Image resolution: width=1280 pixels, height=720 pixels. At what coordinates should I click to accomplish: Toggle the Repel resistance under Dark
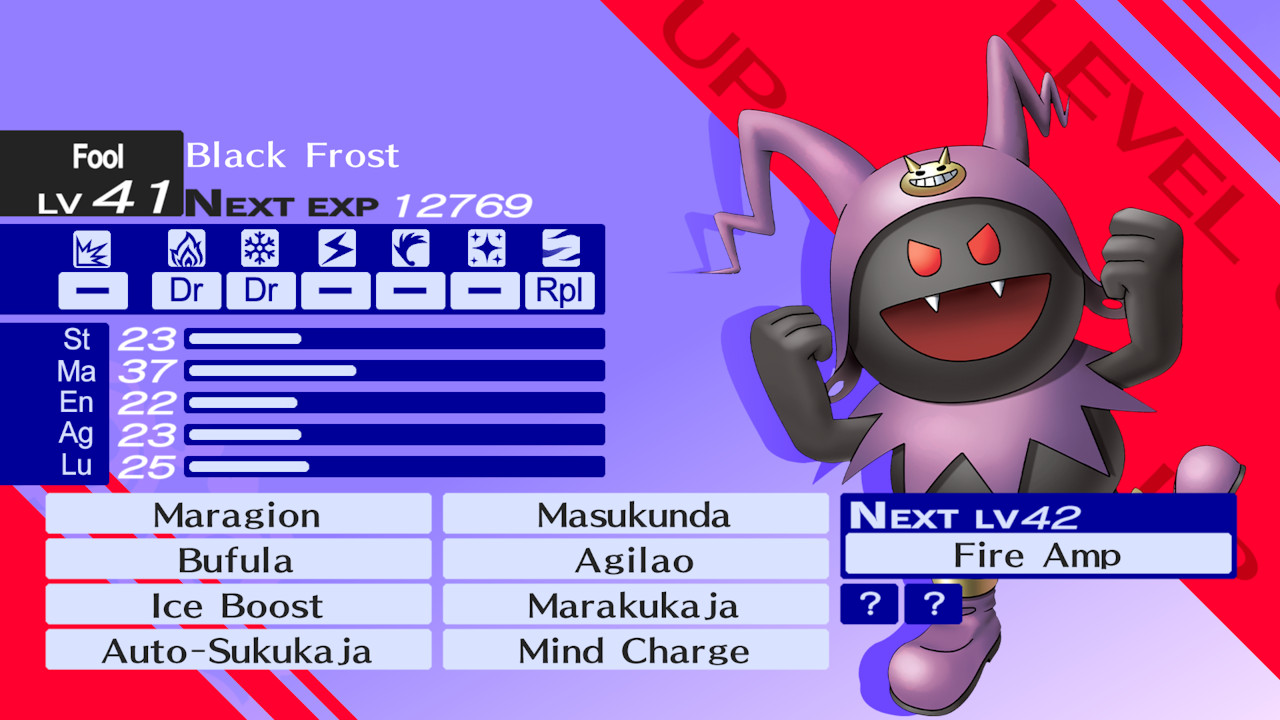coord(559,291)
